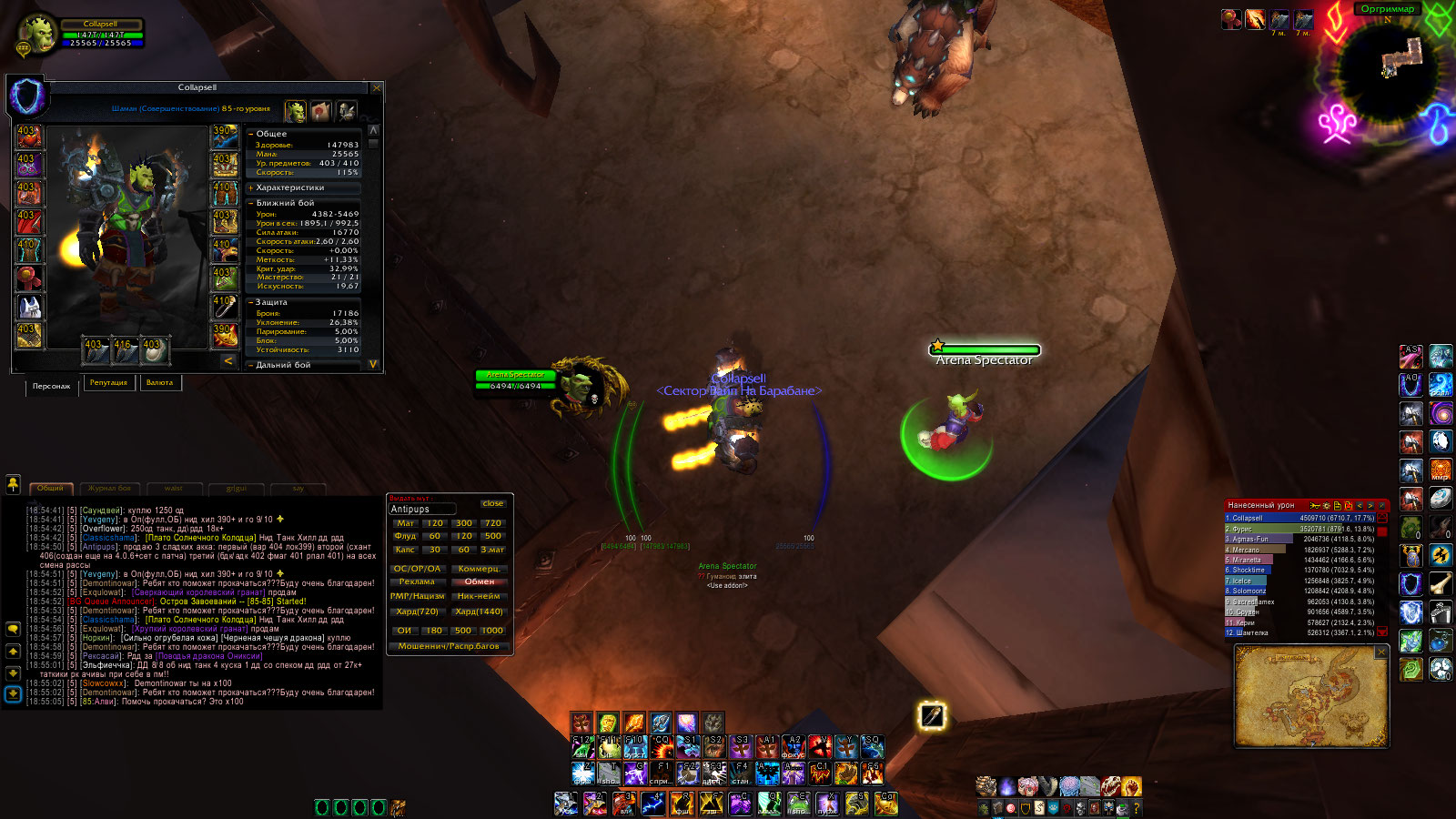Collapse the Защита stats section
This screenshot has width=1456, height=819.
pos(251,302)
